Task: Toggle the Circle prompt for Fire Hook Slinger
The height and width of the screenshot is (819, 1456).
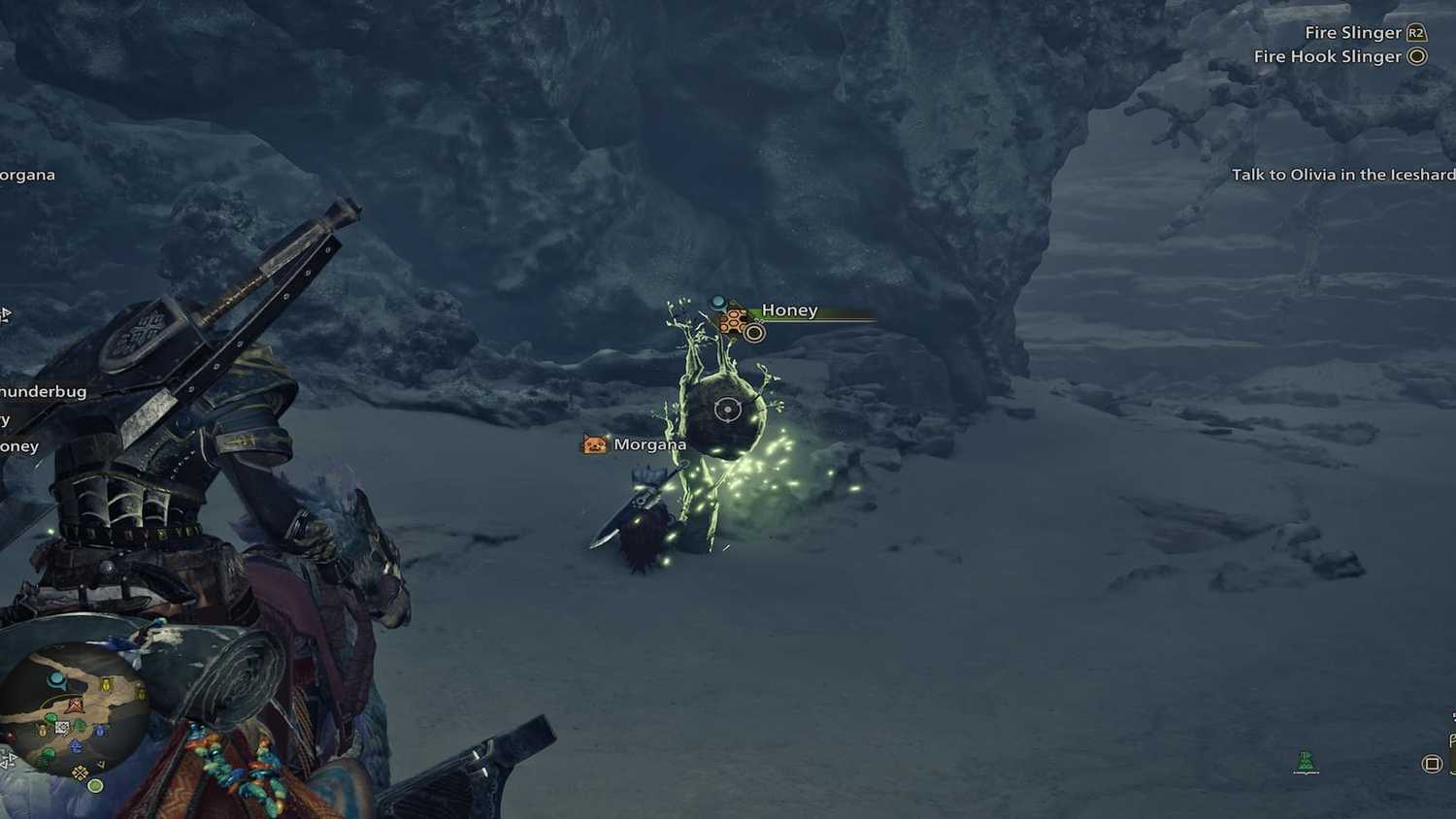Action: 1417,56
